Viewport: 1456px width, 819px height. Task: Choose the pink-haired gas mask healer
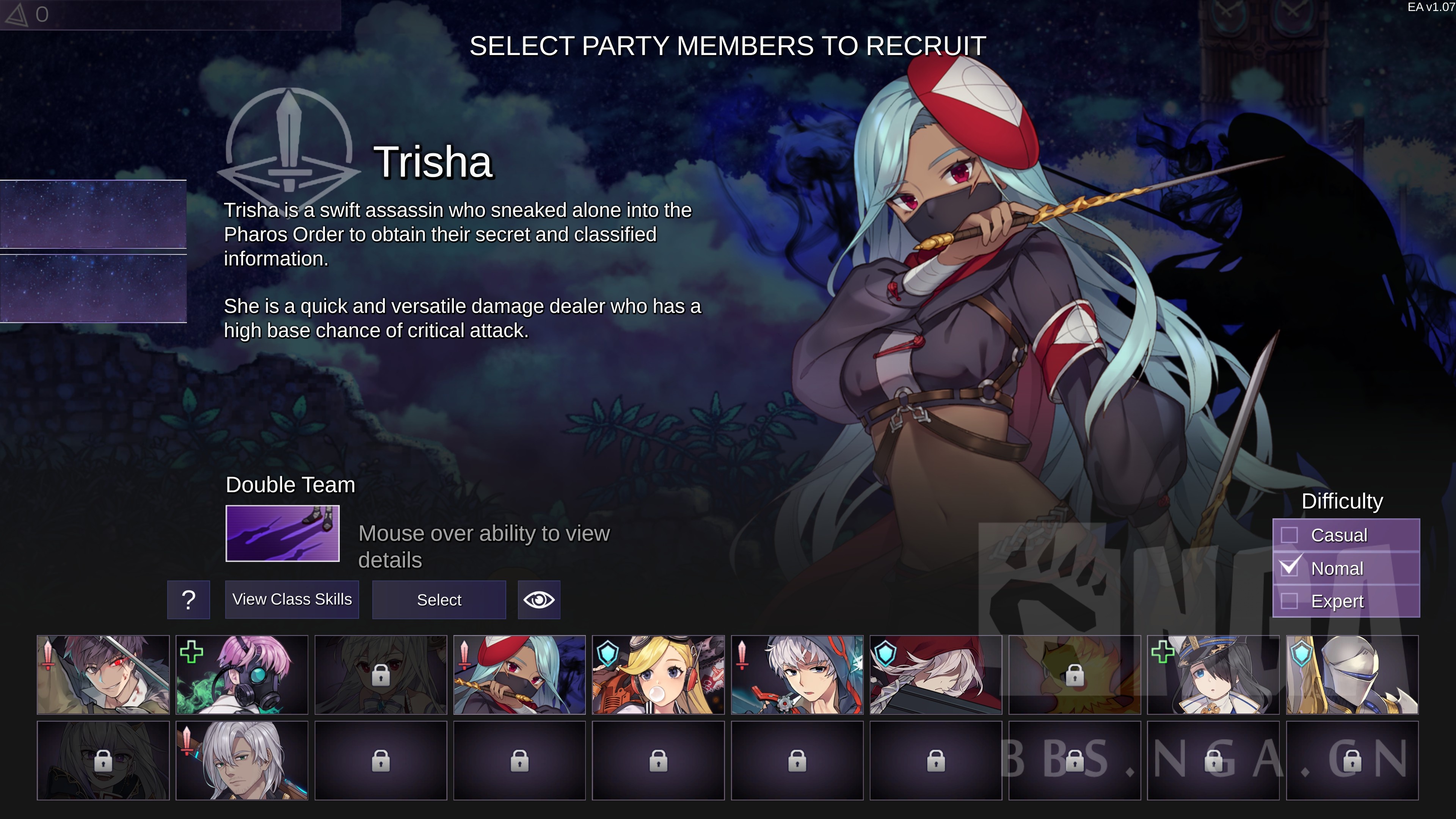tap(242, 674)
